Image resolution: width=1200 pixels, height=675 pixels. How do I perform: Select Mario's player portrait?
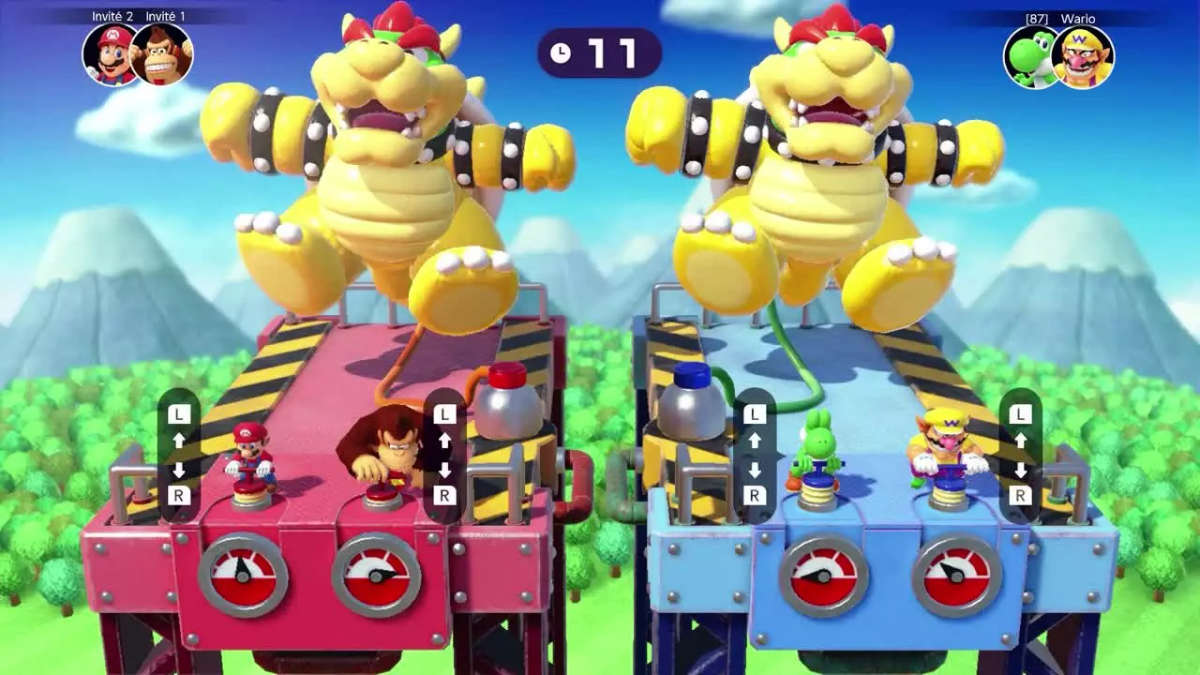pyautogui.click(x=110, y=54)
